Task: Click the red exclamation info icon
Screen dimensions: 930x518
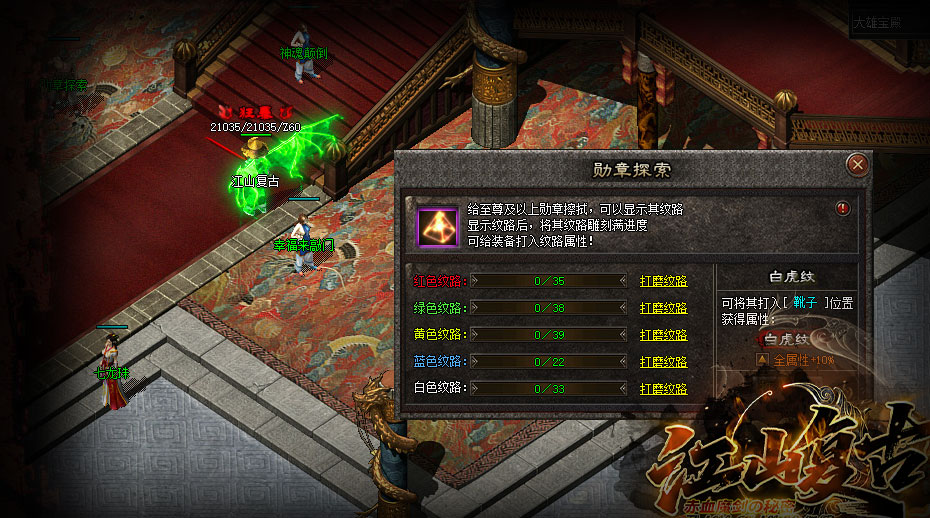Action: [843, 208]
